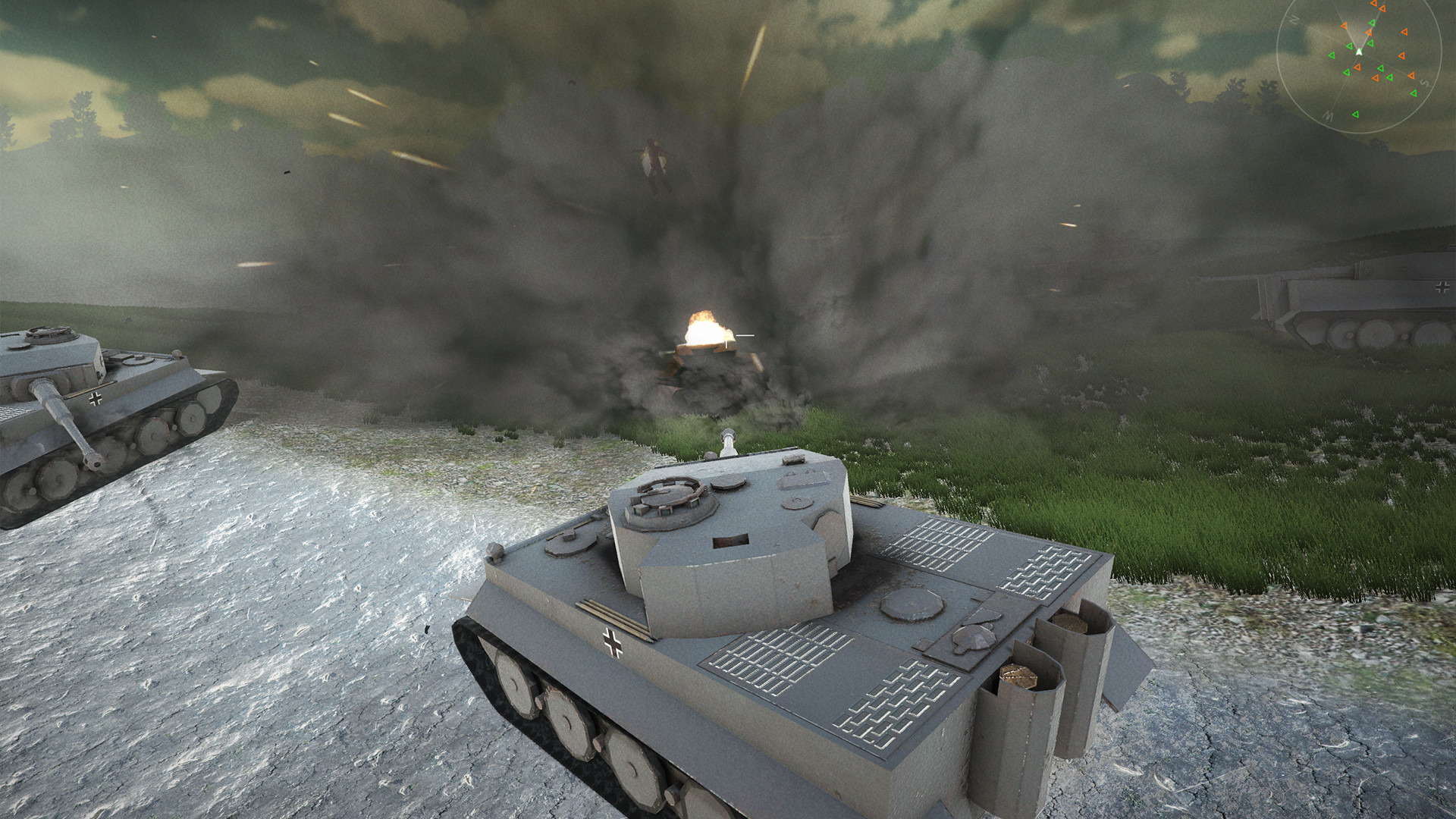1456x819 pixels.
Task: Click the white player arrow on the compass
Action: pos(1359,52)
